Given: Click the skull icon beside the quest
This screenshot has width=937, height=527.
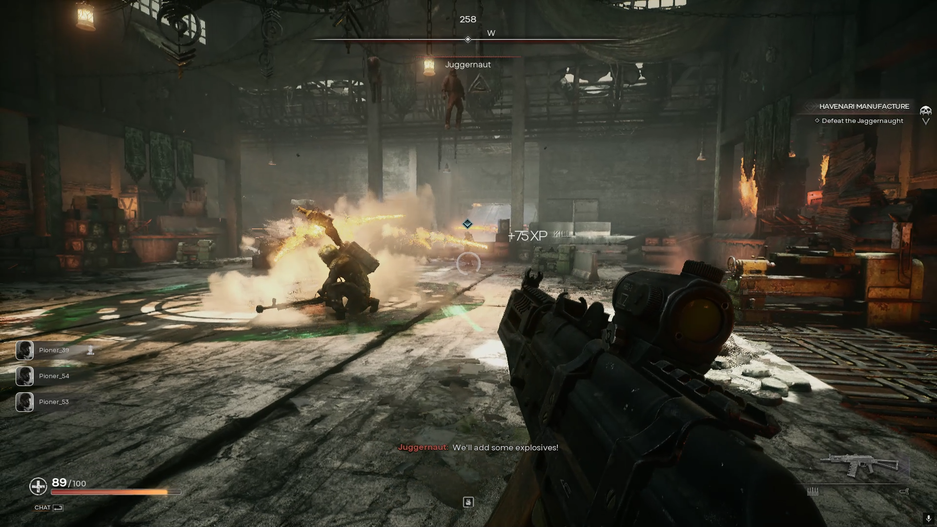Looking at the screenshot, I should 926,109.
